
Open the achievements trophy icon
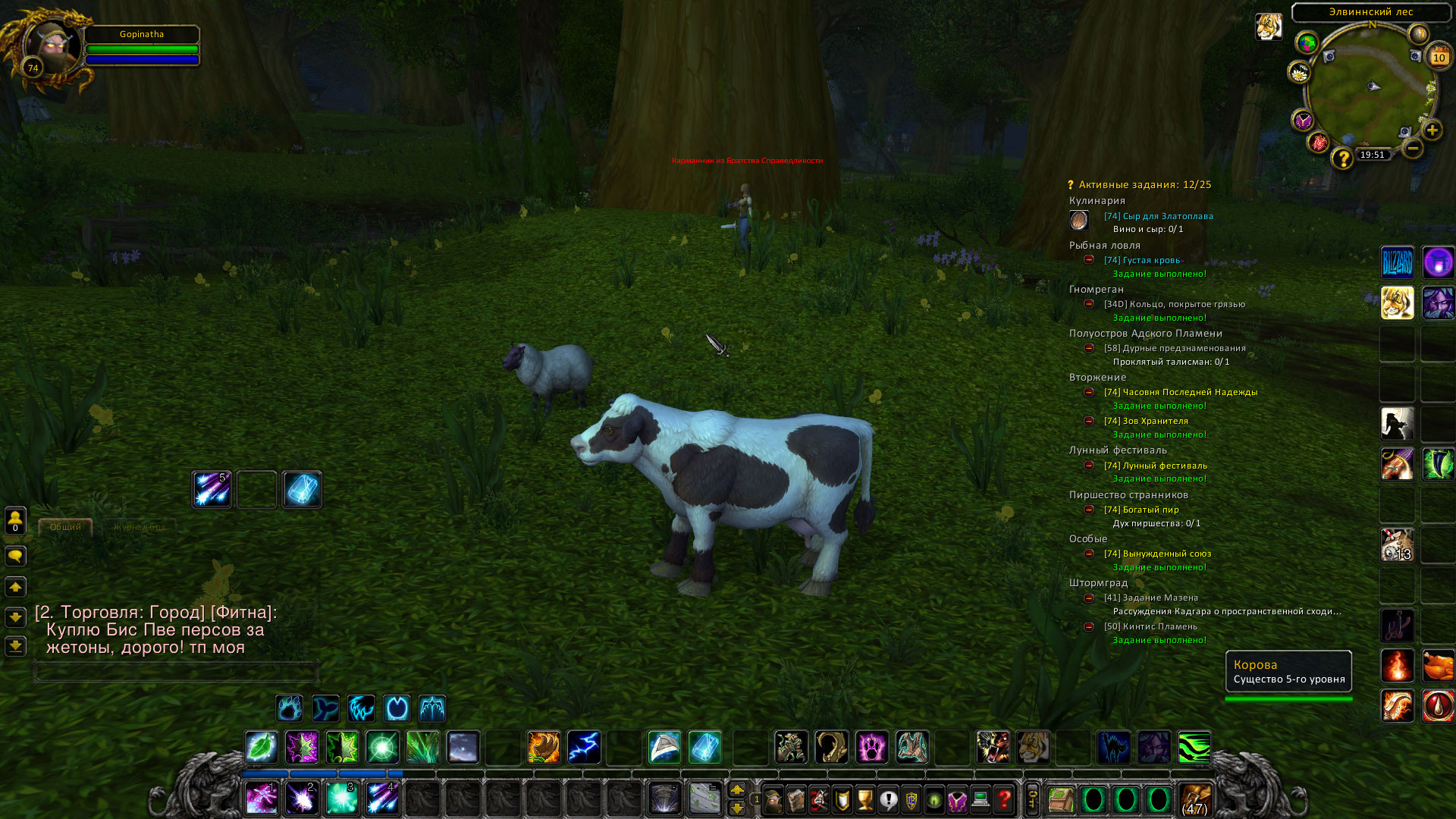[x=865, y=798]
